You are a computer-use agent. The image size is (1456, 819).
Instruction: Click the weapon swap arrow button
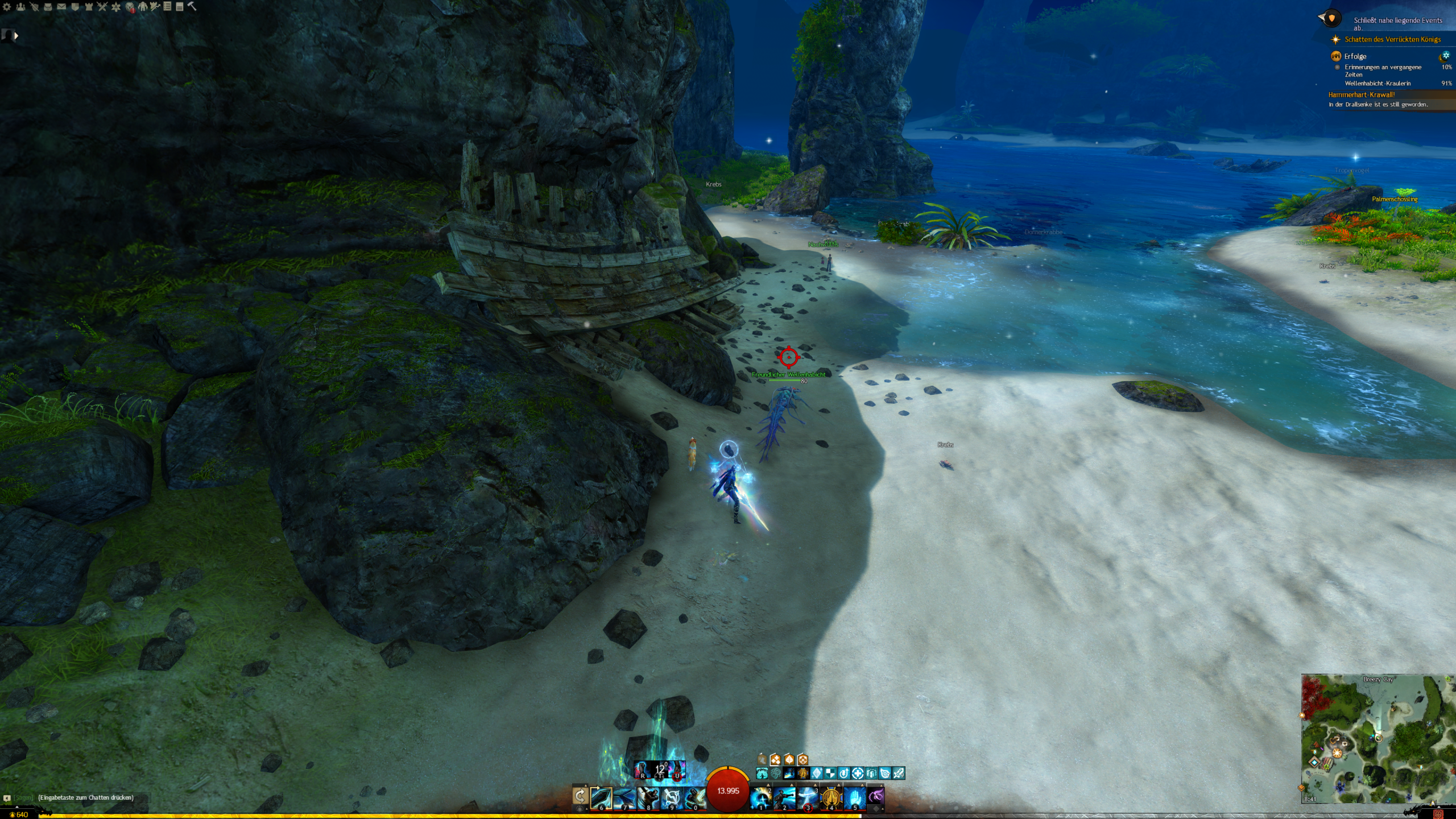pyautogui.click(x=580, y=796)
